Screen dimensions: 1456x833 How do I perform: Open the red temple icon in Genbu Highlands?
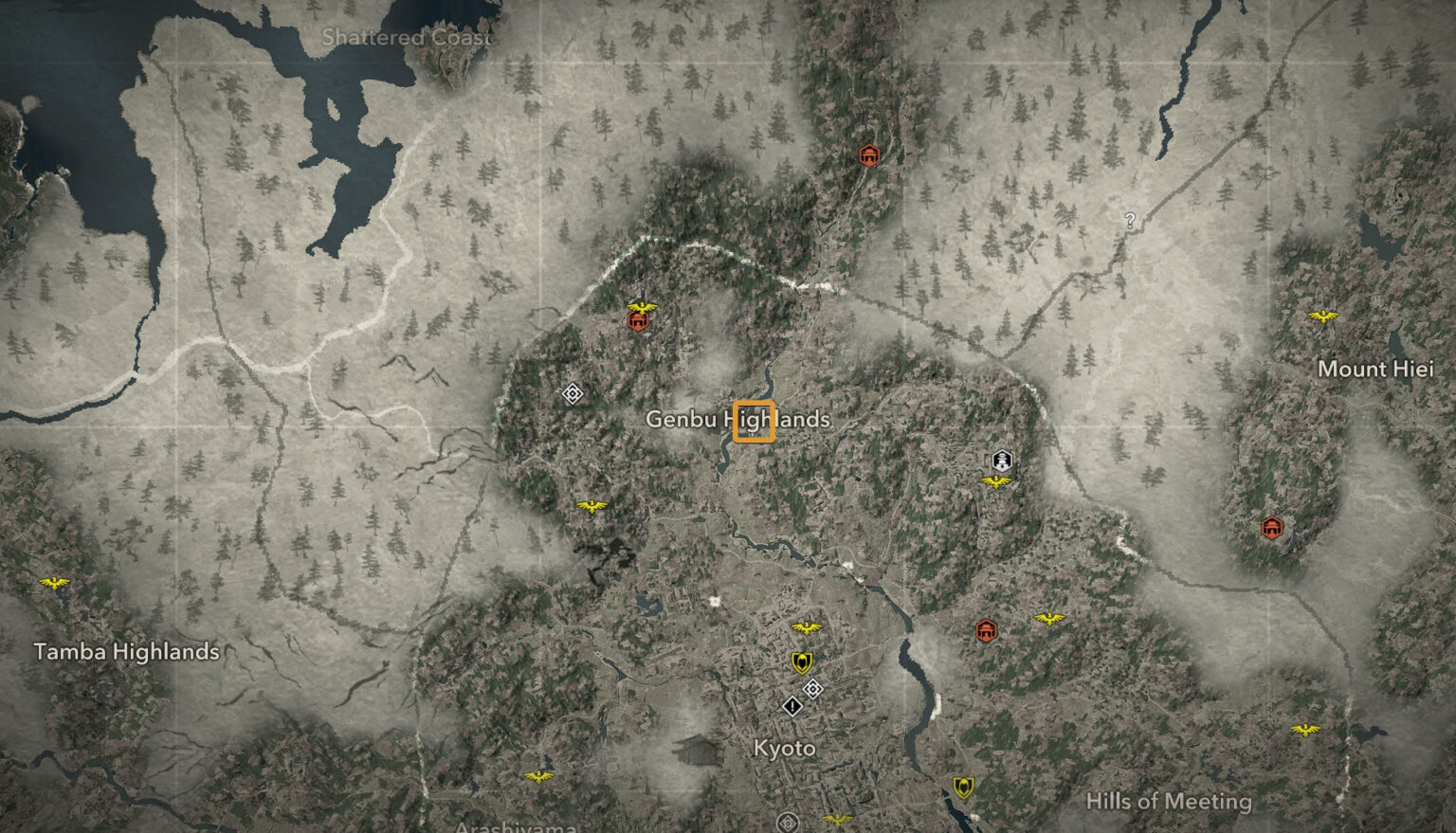636,321
